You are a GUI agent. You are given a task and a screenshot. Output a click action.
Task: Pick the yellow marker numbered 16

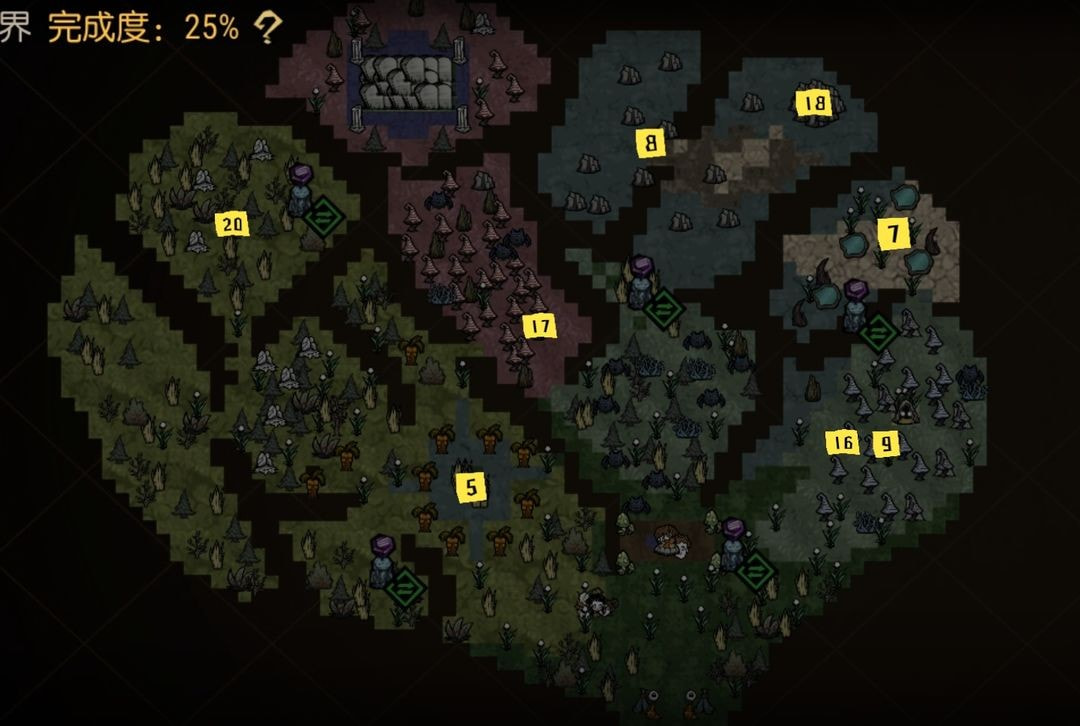click(843, 442)
